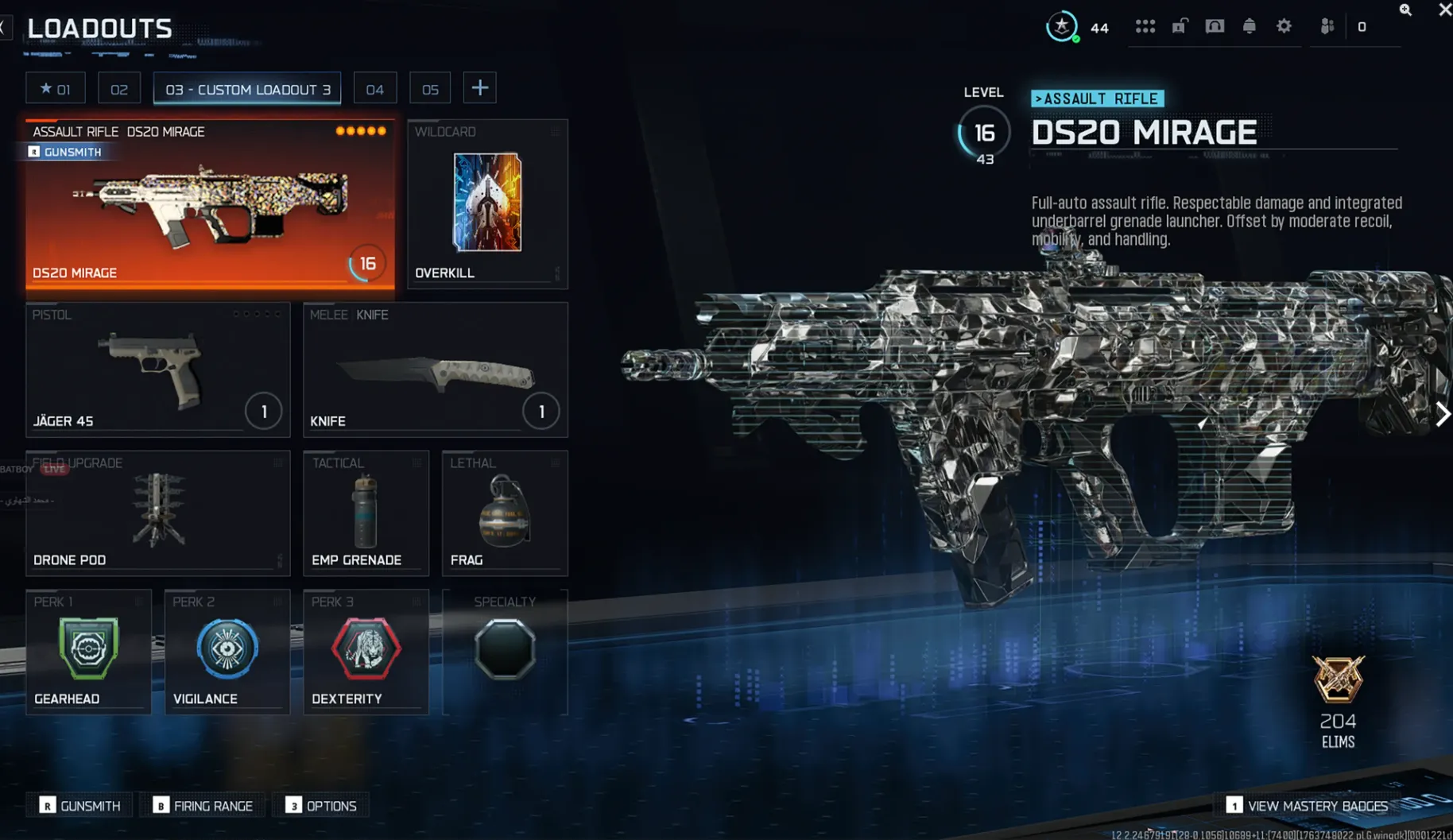Select the Dexterity perk icon

[x=366, y=648]
